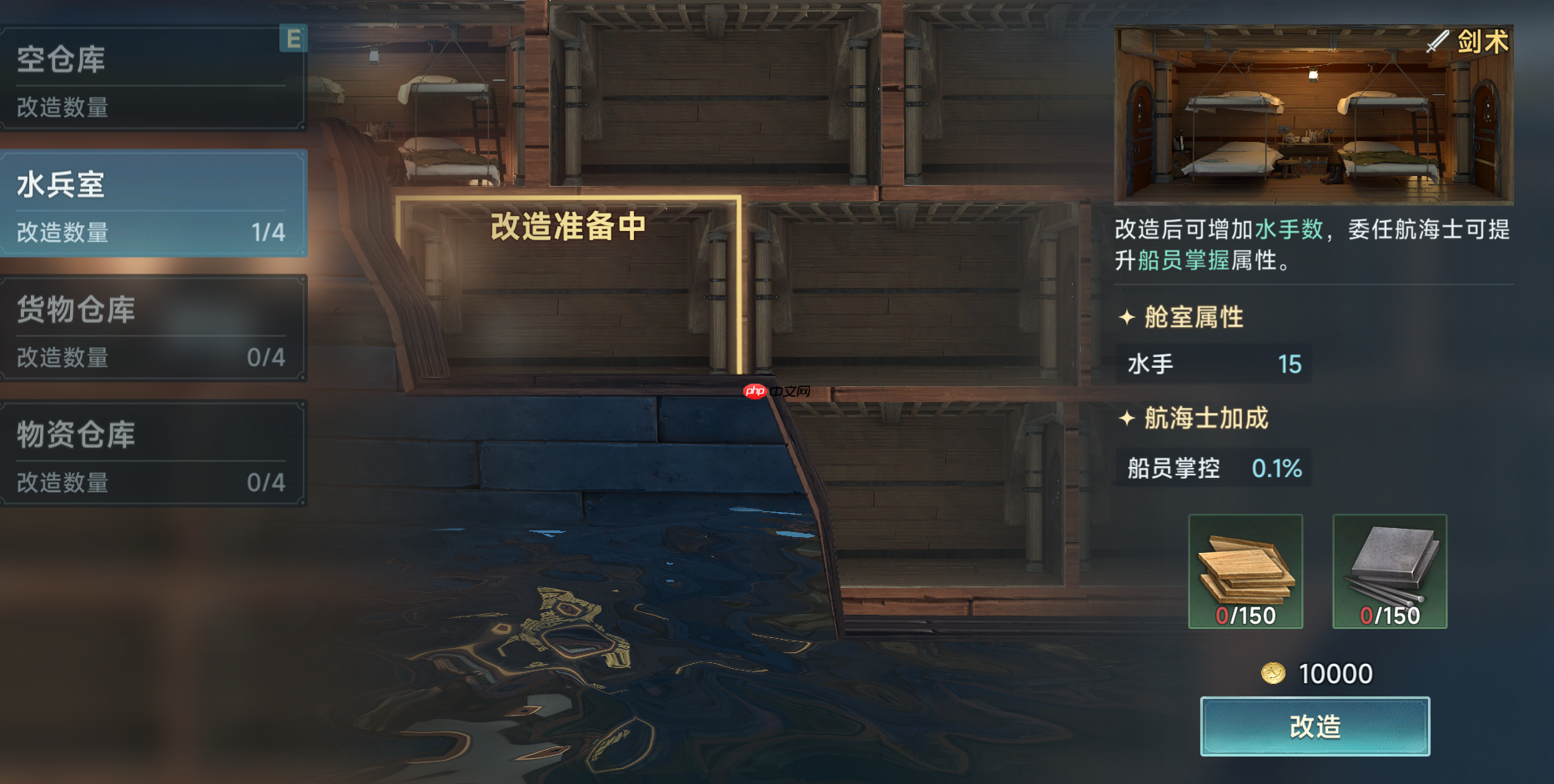Click the sword icon next to 剑术
Image resolution: width=1554 pixels, height=784 pixels.
coord(1436,42)
